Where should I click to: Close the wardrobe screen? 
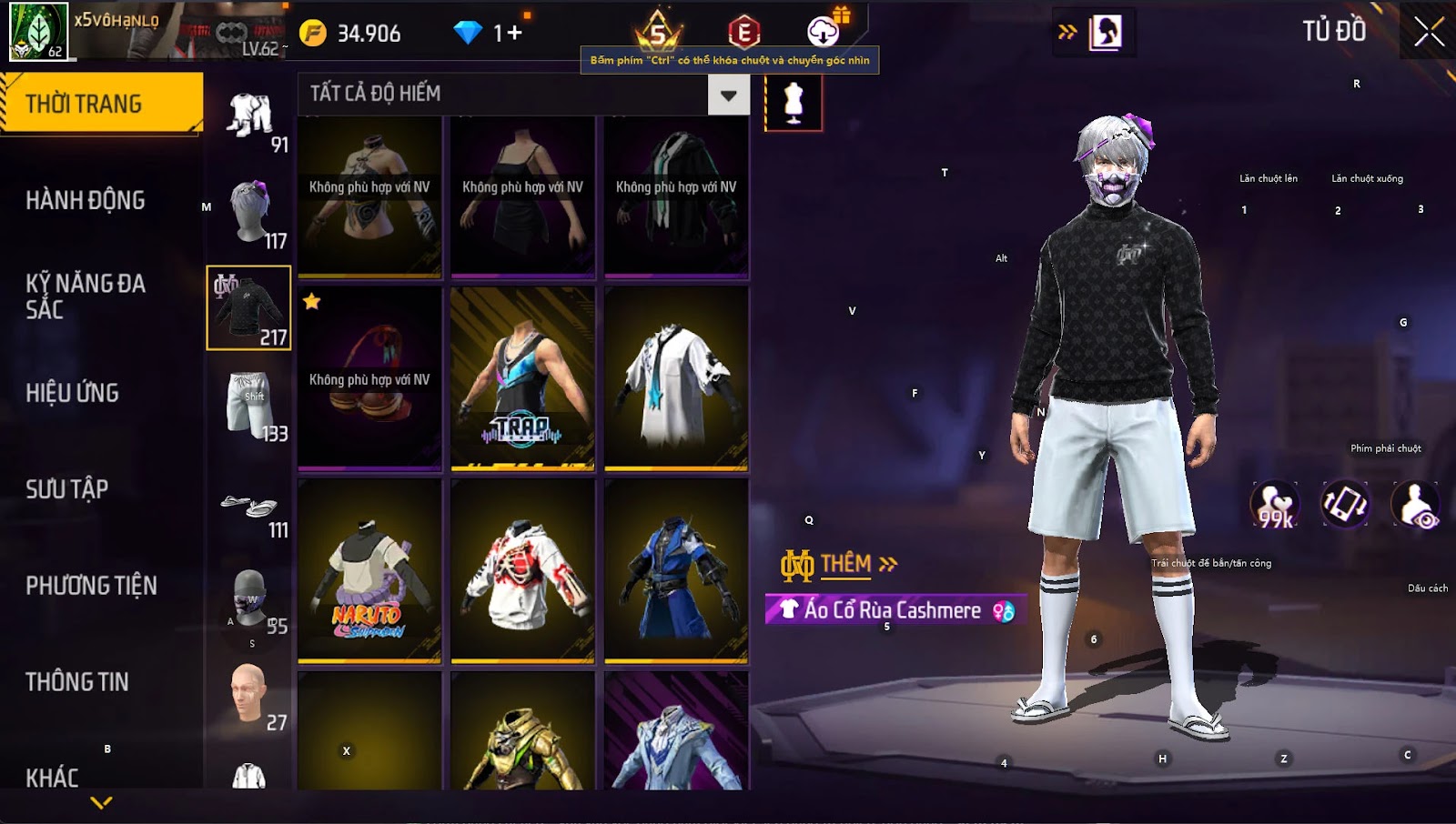point(1428,32)
